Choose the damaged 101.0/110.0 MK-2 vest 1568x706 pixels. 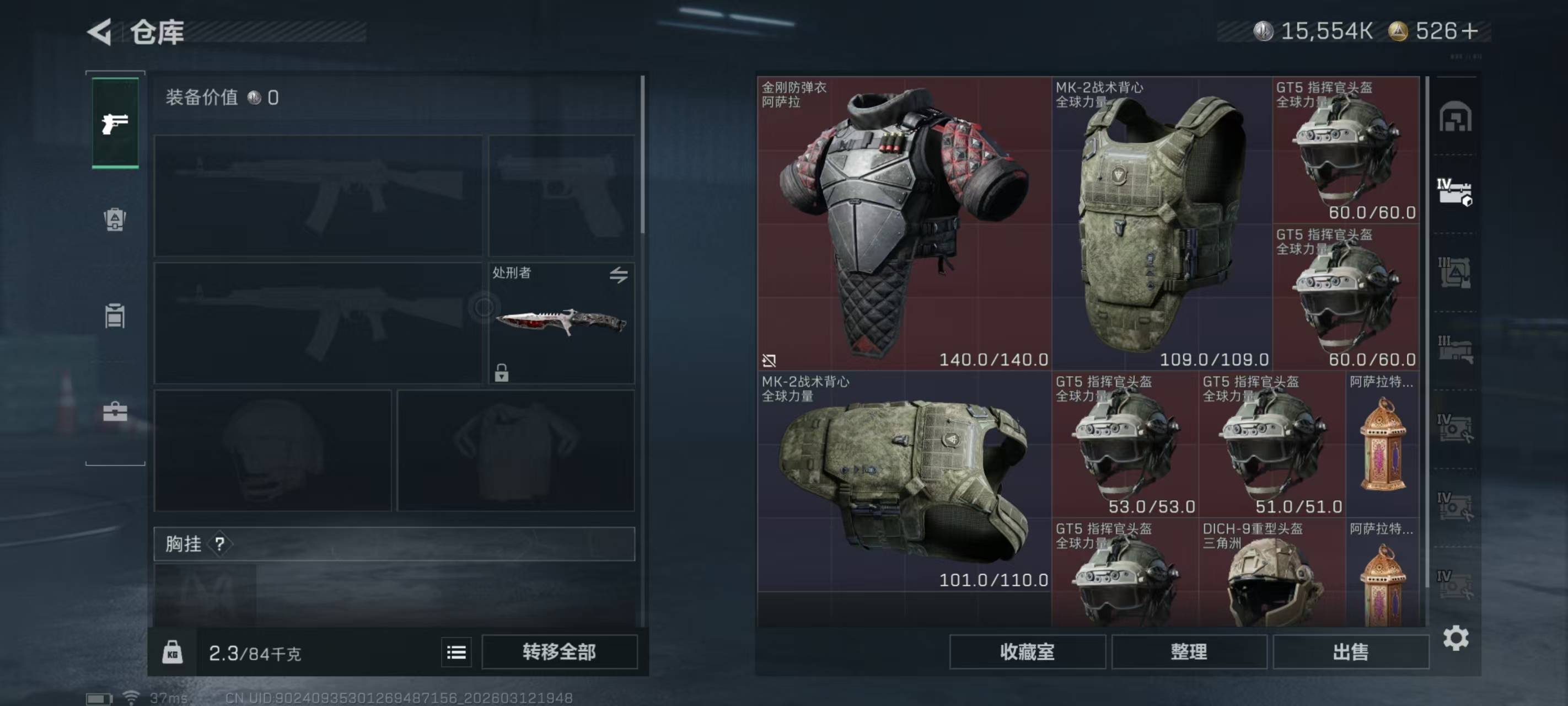pyautogui.click(x=903, y=481)
